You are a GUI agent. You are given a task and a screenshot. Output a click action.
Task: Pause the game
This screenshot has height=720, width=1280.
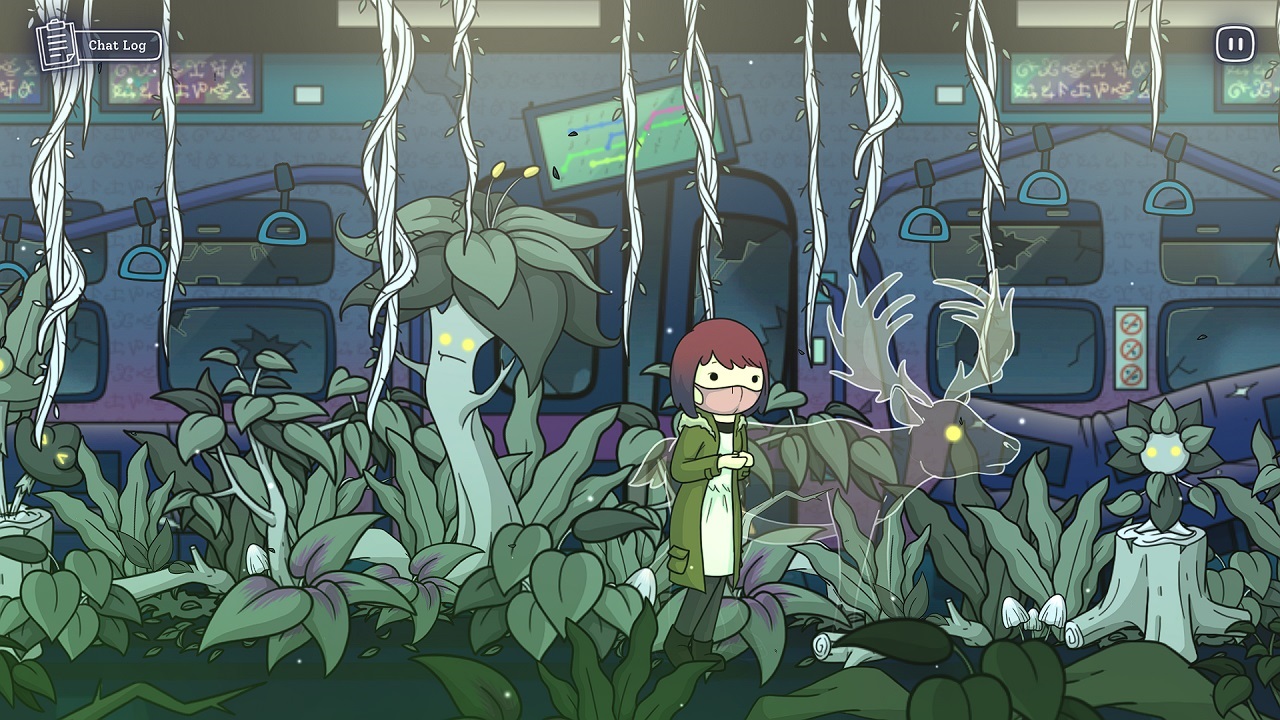click(x=1233, y=44)
